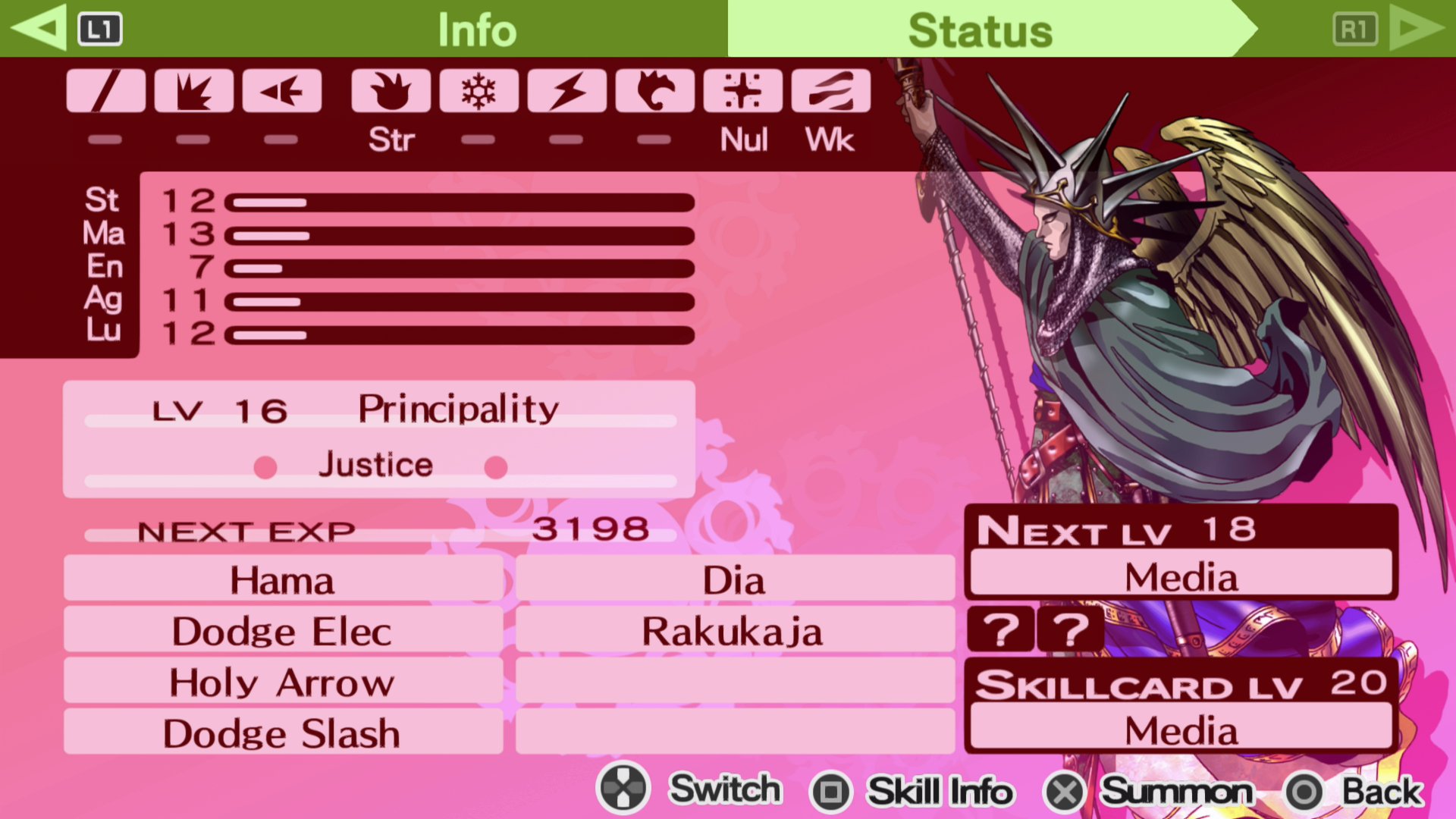Select the Status tab
1456x819 pixels.
pos(980,29)
